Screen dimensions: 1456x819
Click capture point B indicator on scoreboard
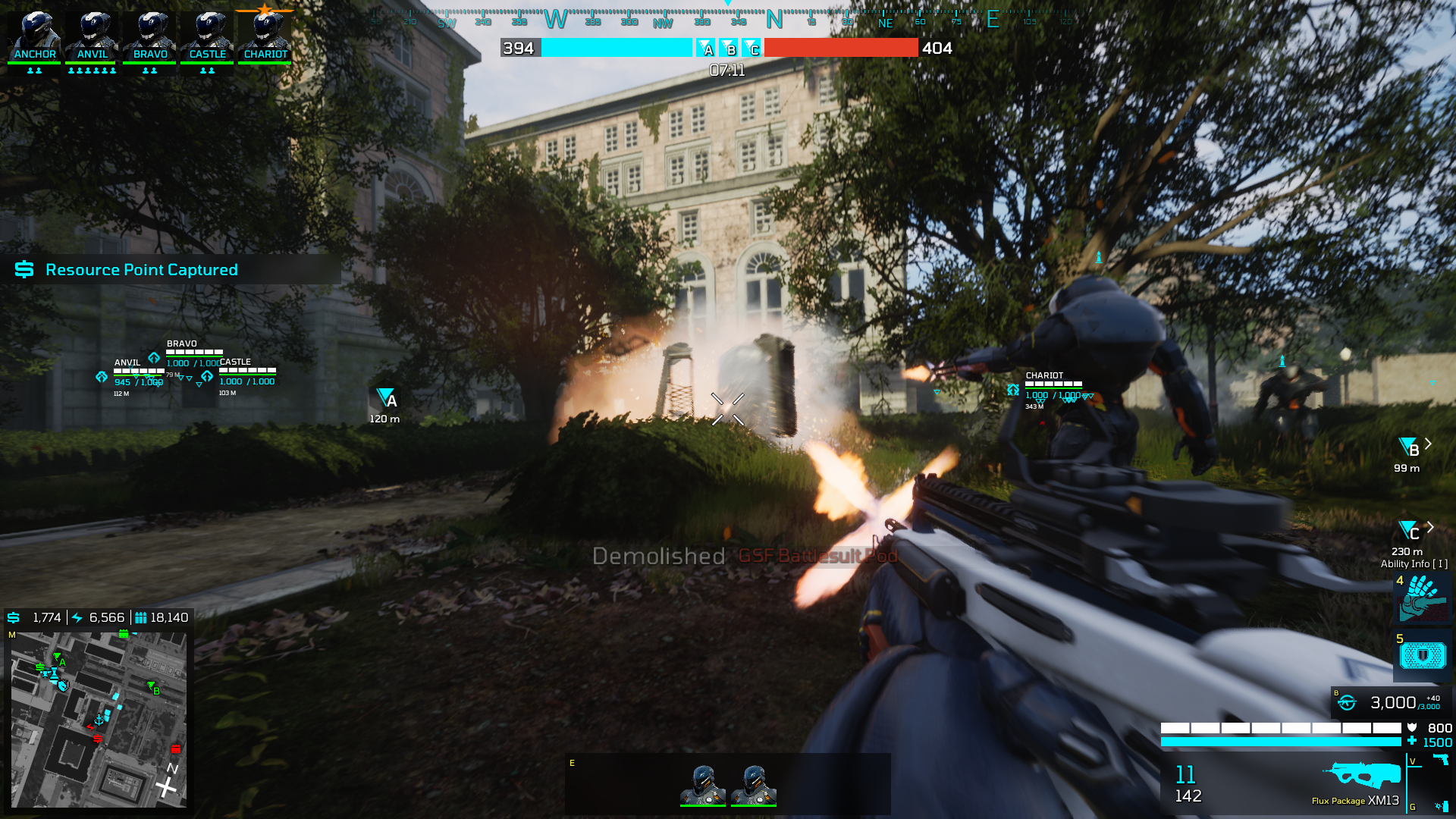click(x=730, y=49)
